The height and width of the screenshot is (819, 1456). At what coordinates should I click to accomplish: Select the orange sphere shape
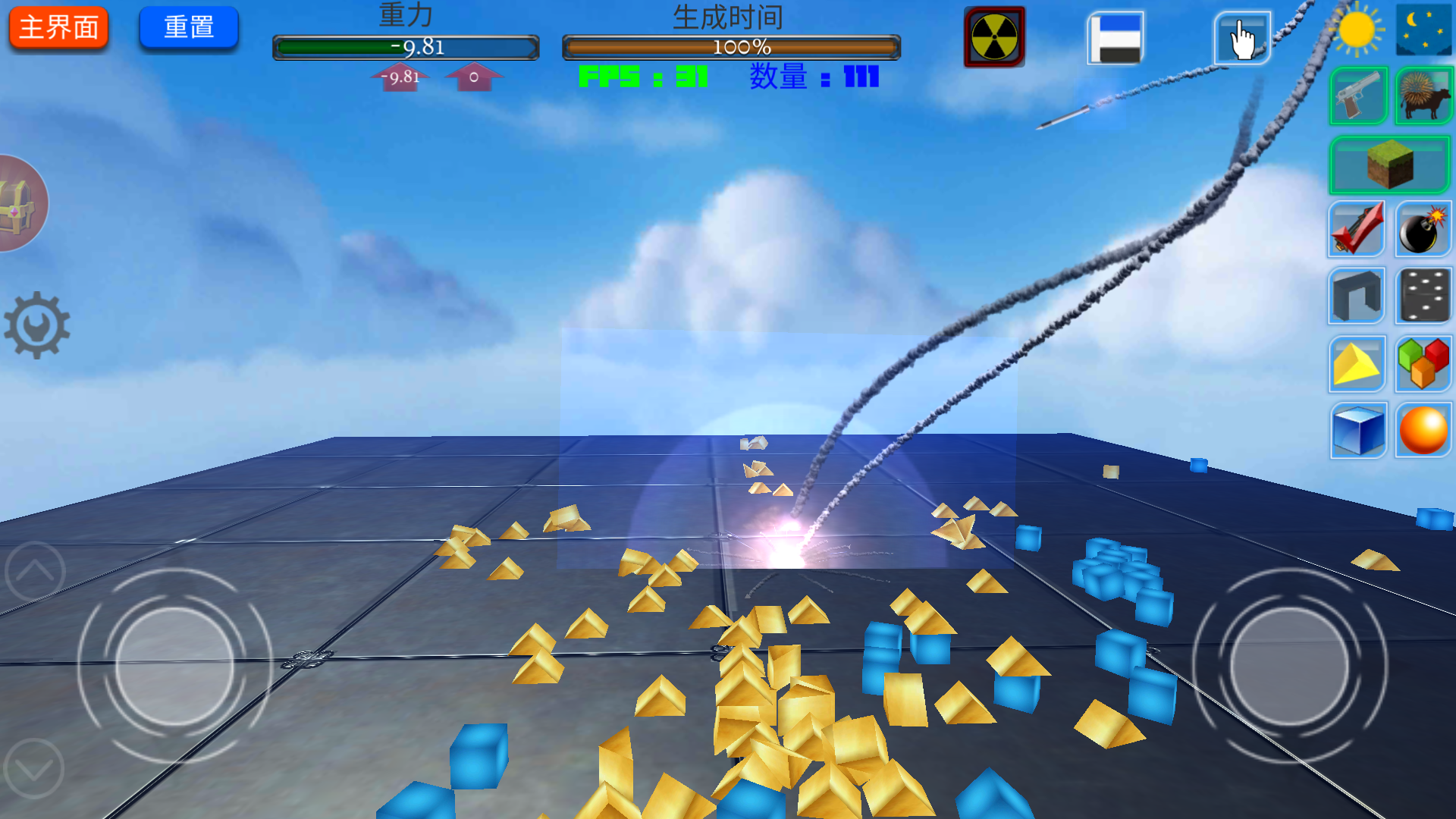pos(1423,430)
